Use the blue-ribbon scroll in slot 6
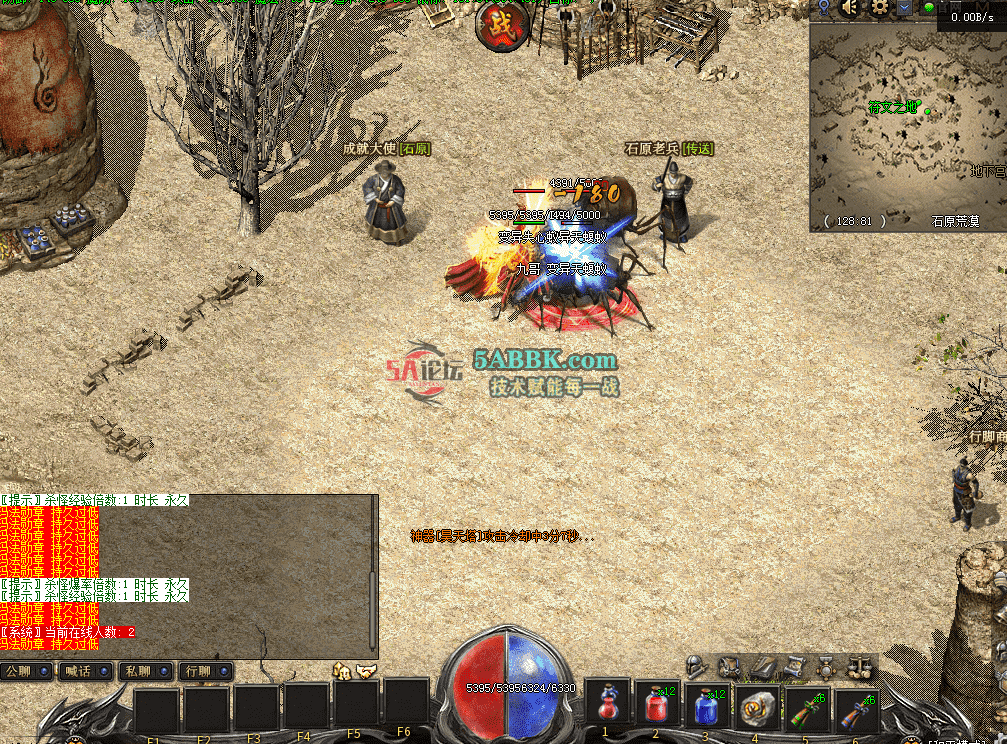This screenshot has height=744, width=1007. click(x=857, y=707)
